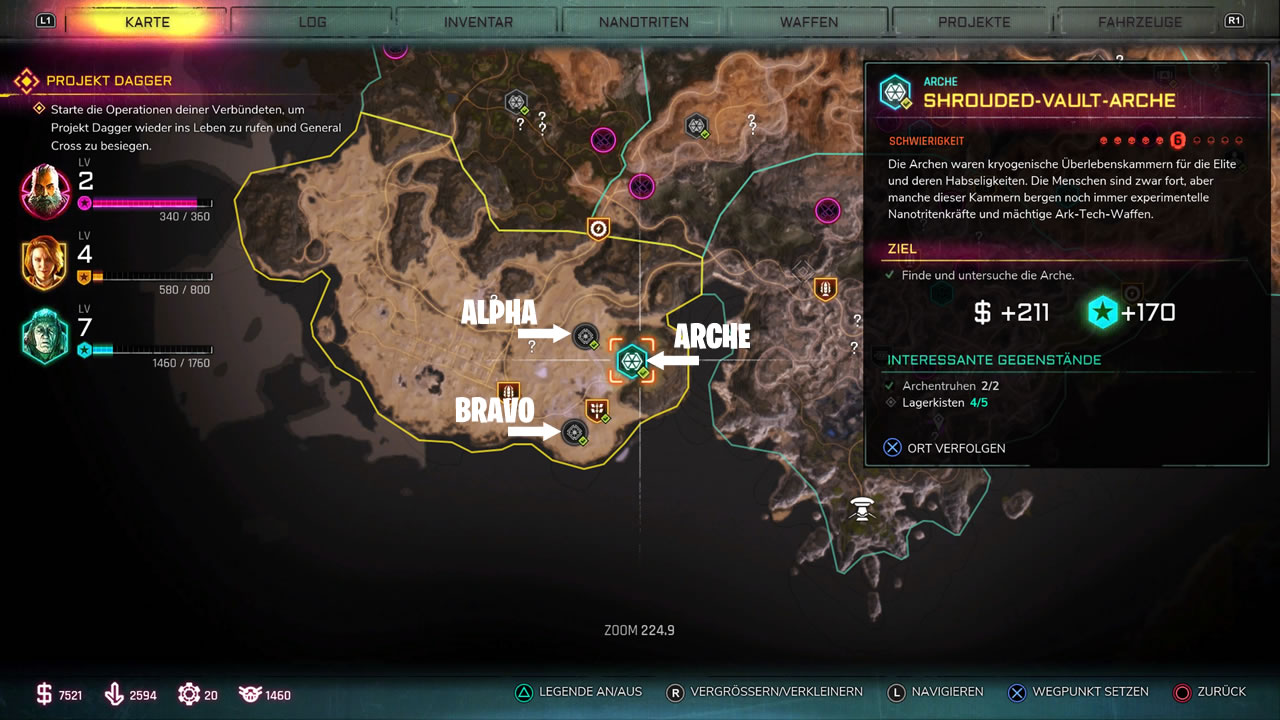
Task: Go back with Zurück
Action: 1210,692
